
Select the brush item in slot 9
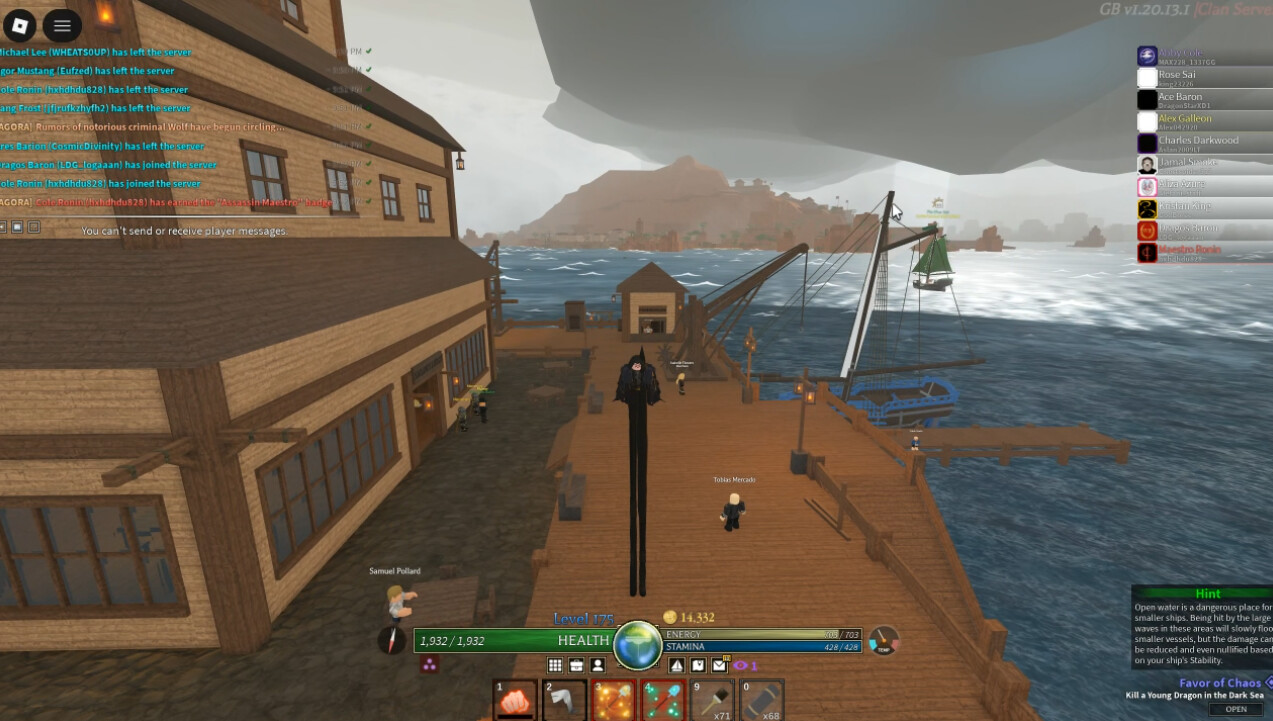712,699
